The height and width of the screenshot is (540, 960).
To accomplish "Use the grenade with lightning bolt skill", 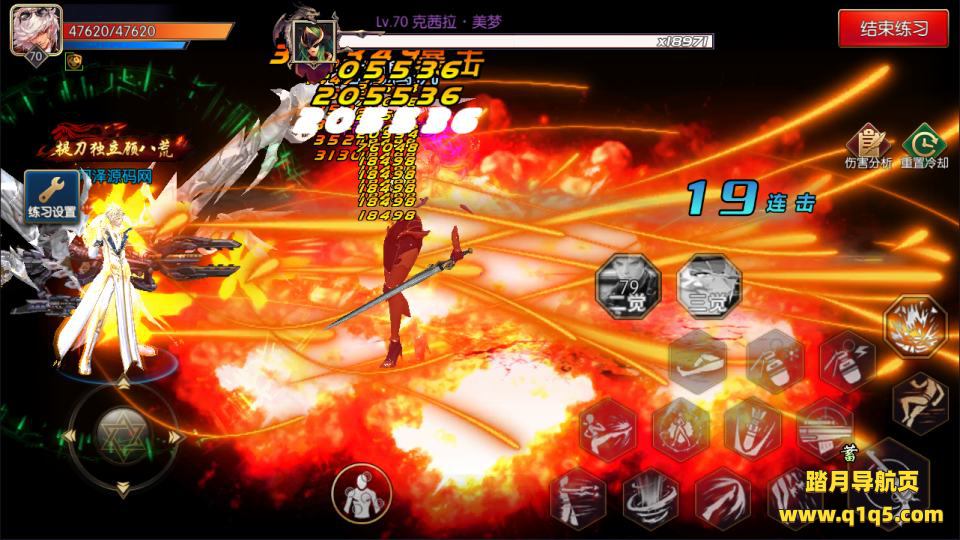I will point(847,362).
